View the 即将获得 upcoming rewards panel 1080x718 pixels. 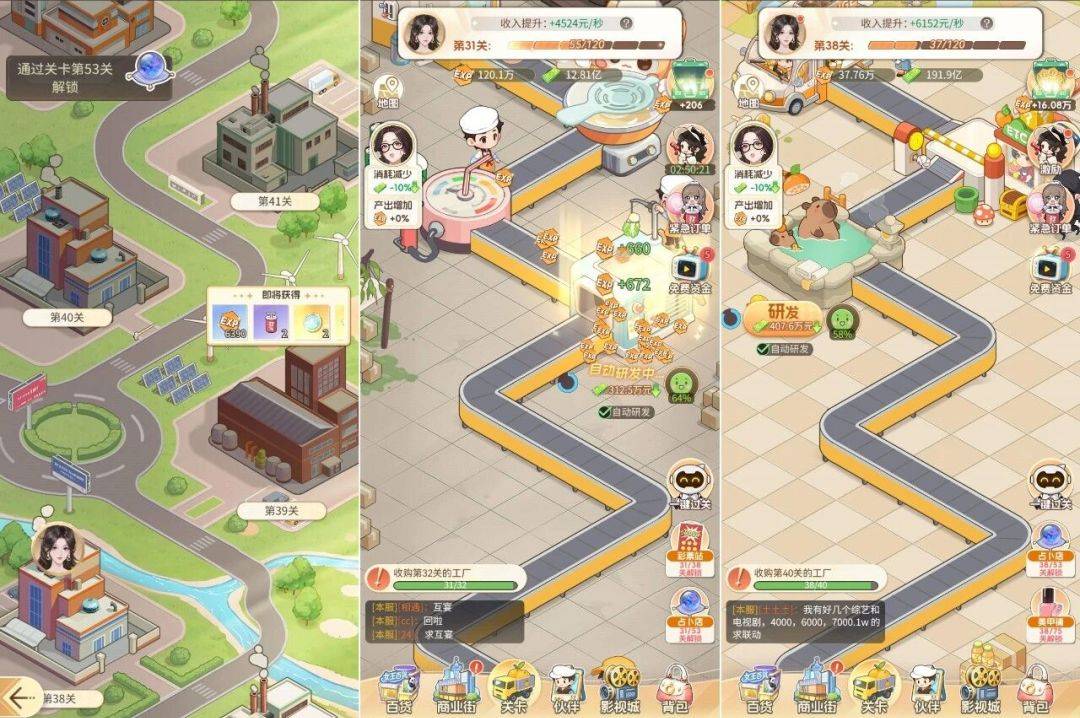pyautogui.click(x=278, y=317)
